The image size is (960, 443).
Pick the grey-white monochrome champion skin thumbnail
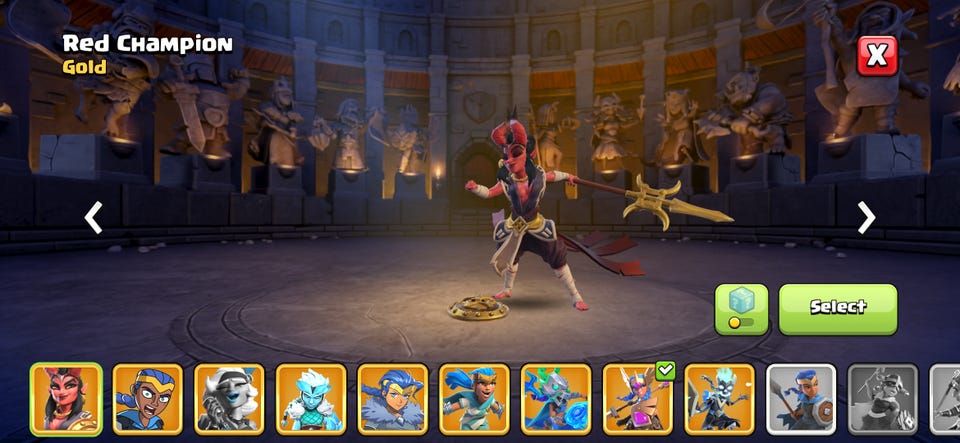tap(229, 399)
